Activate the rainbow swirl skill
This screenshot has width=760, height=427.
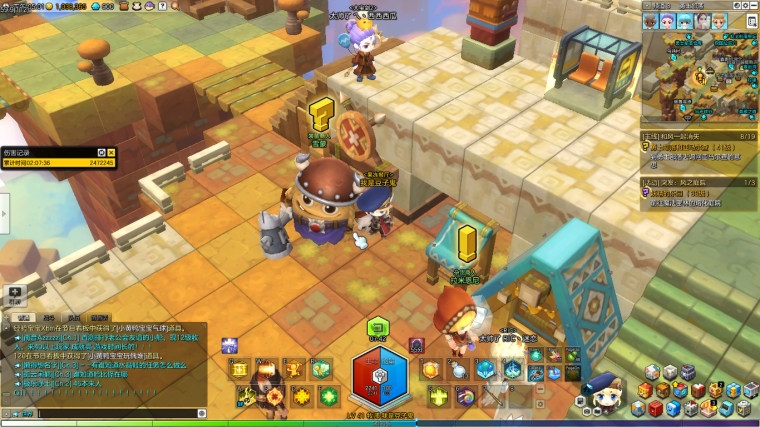tap(466, 396)
